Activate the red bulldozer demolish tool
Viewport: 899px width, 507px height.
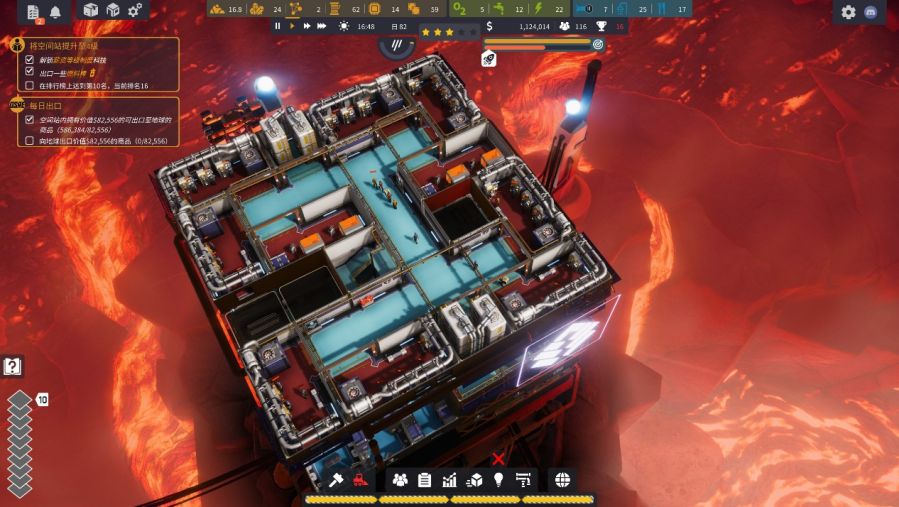(x=361, y=480)
